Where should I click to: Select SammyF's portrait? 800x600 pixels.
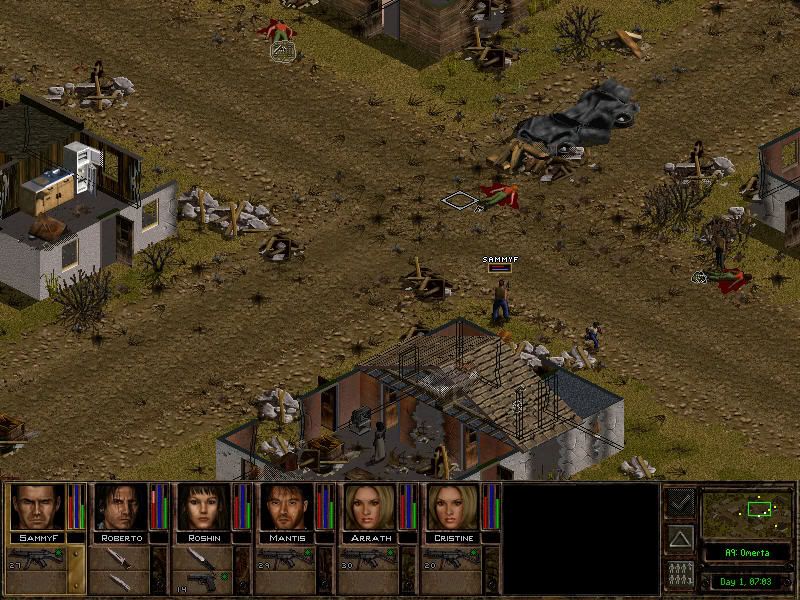(36, 508)
